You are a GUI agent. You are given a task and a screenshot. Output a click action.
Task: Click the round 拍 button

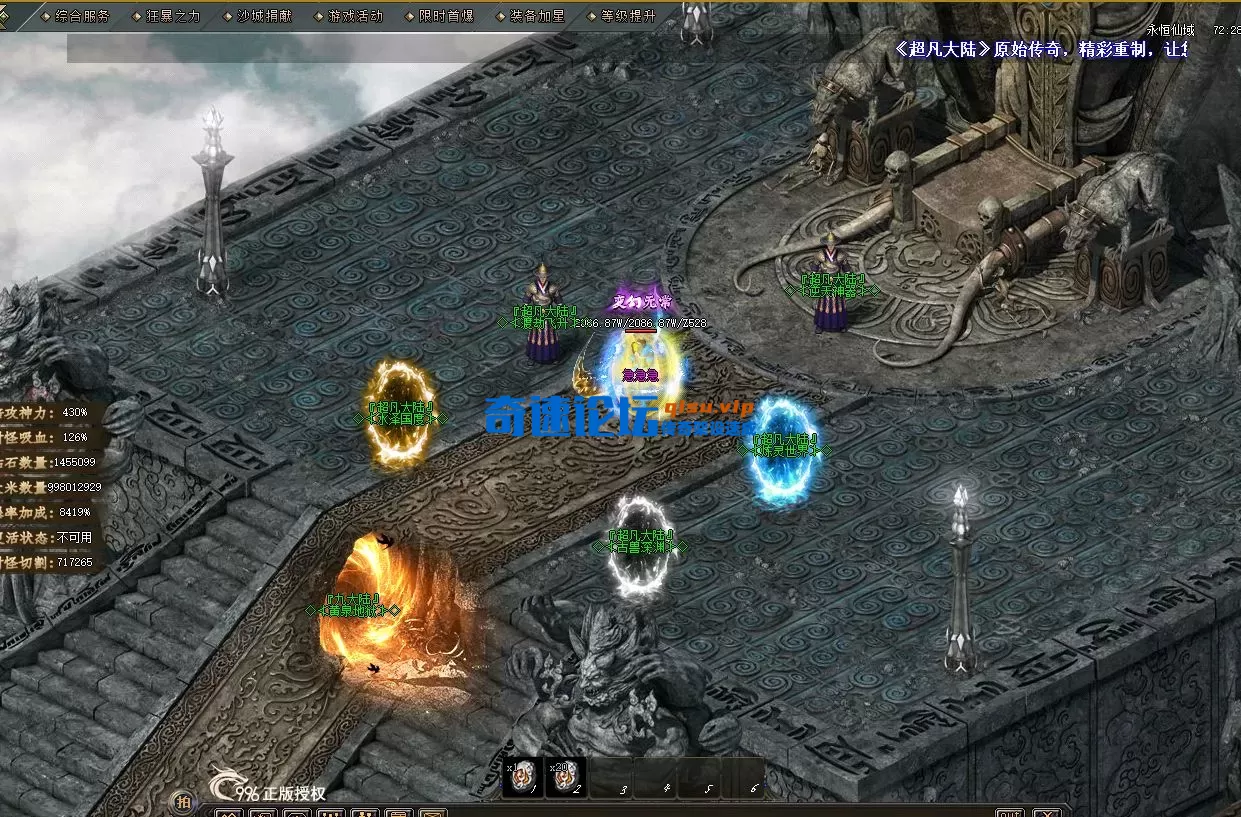coord(183,801)
